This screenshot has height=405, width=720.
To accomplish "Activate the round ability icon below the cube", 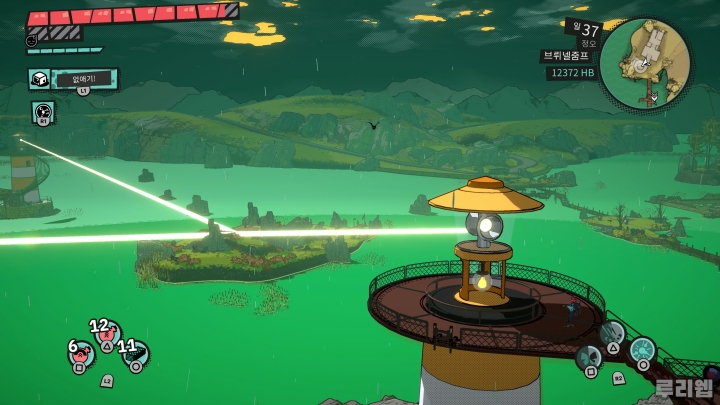I will tap(43, 110).
